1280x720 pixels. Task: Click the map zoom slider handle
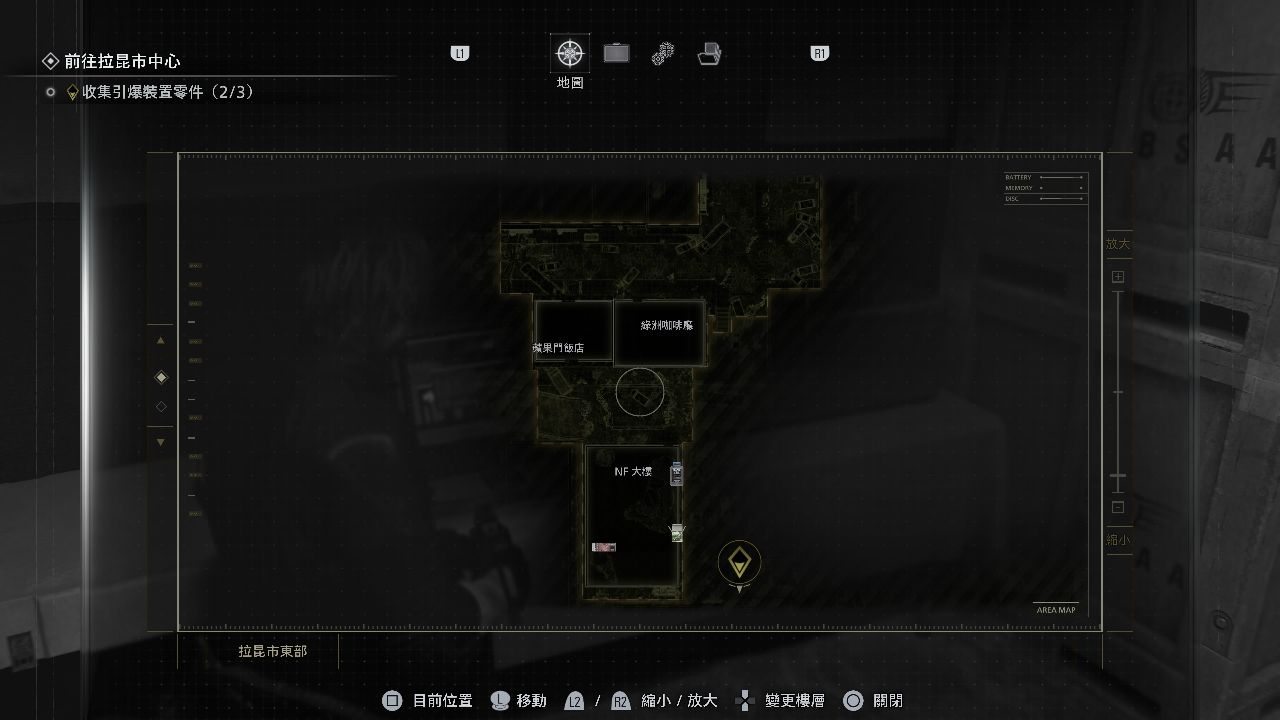(x=1118, y=477)
